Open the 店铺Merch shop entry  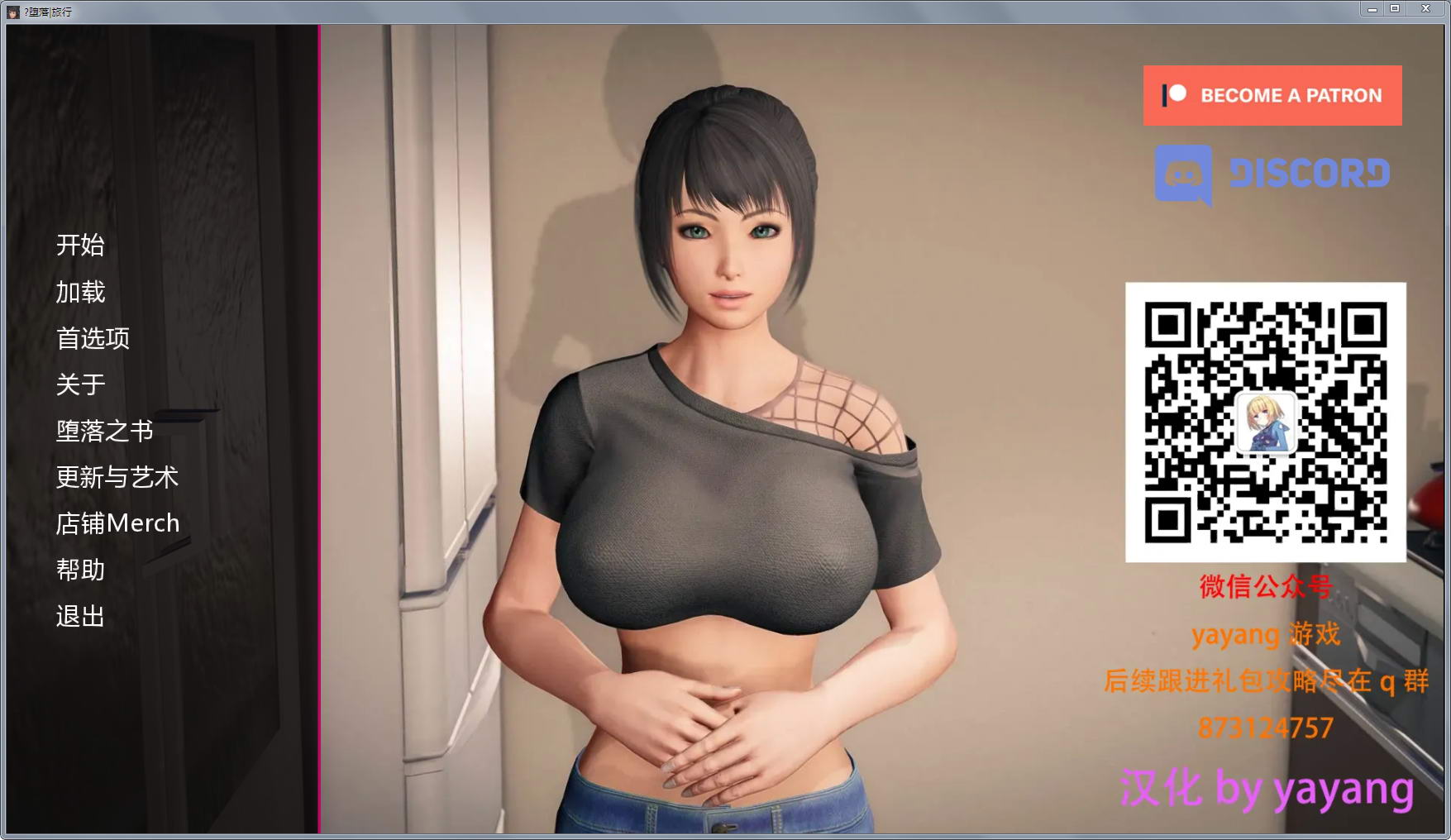[x=117, y=523]
